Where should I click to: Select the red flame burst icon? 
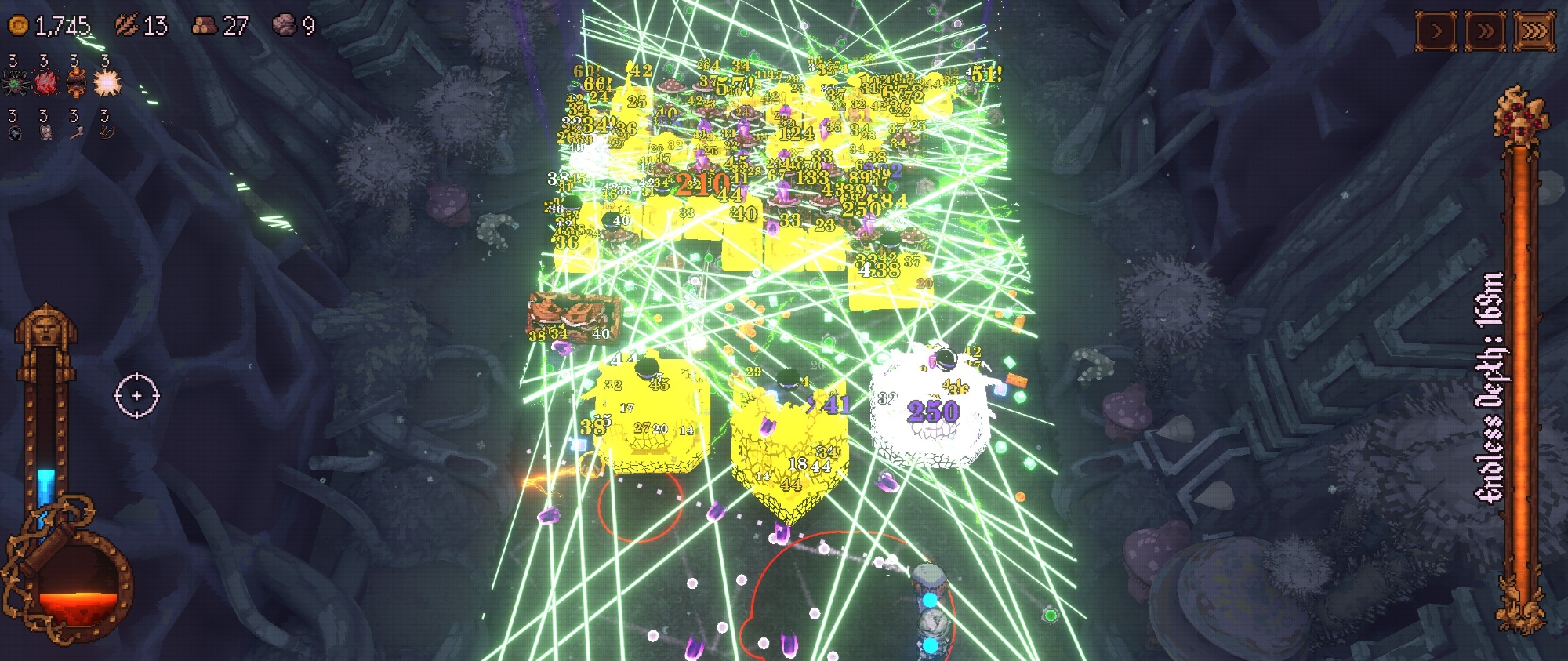pyautogui.click(x=46, y=82)
